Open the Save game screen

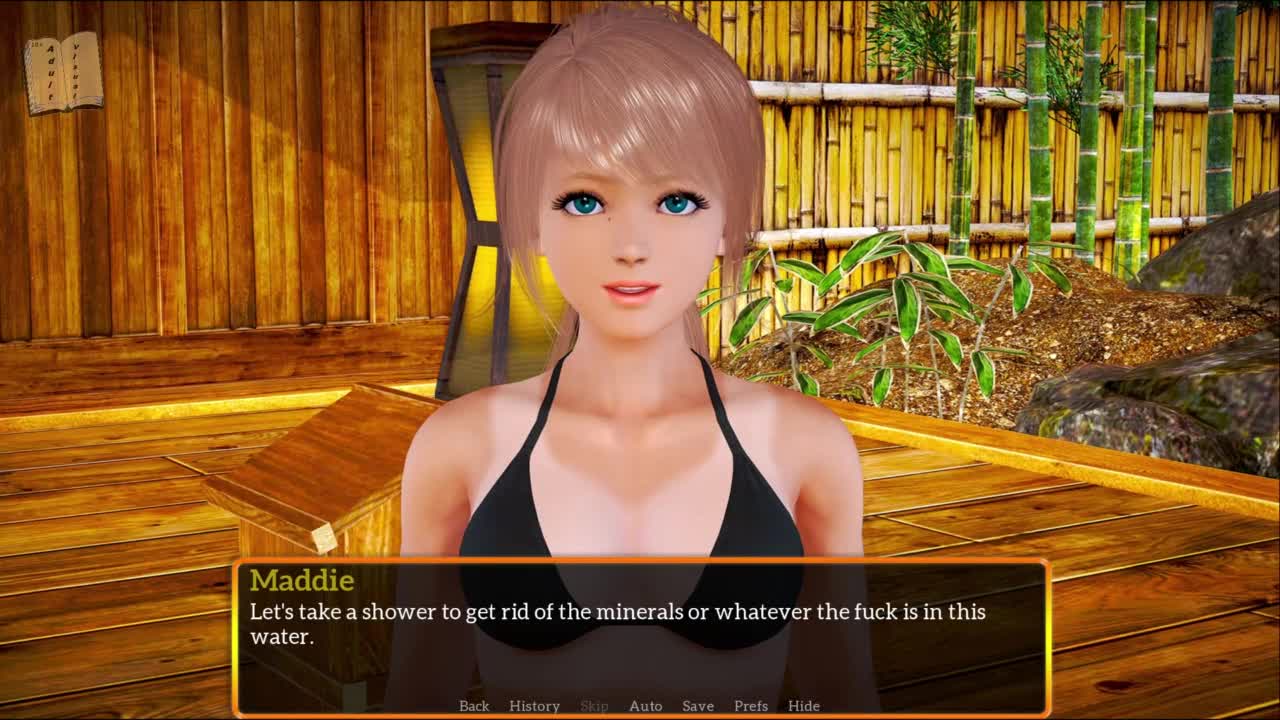tap(698, 706)
